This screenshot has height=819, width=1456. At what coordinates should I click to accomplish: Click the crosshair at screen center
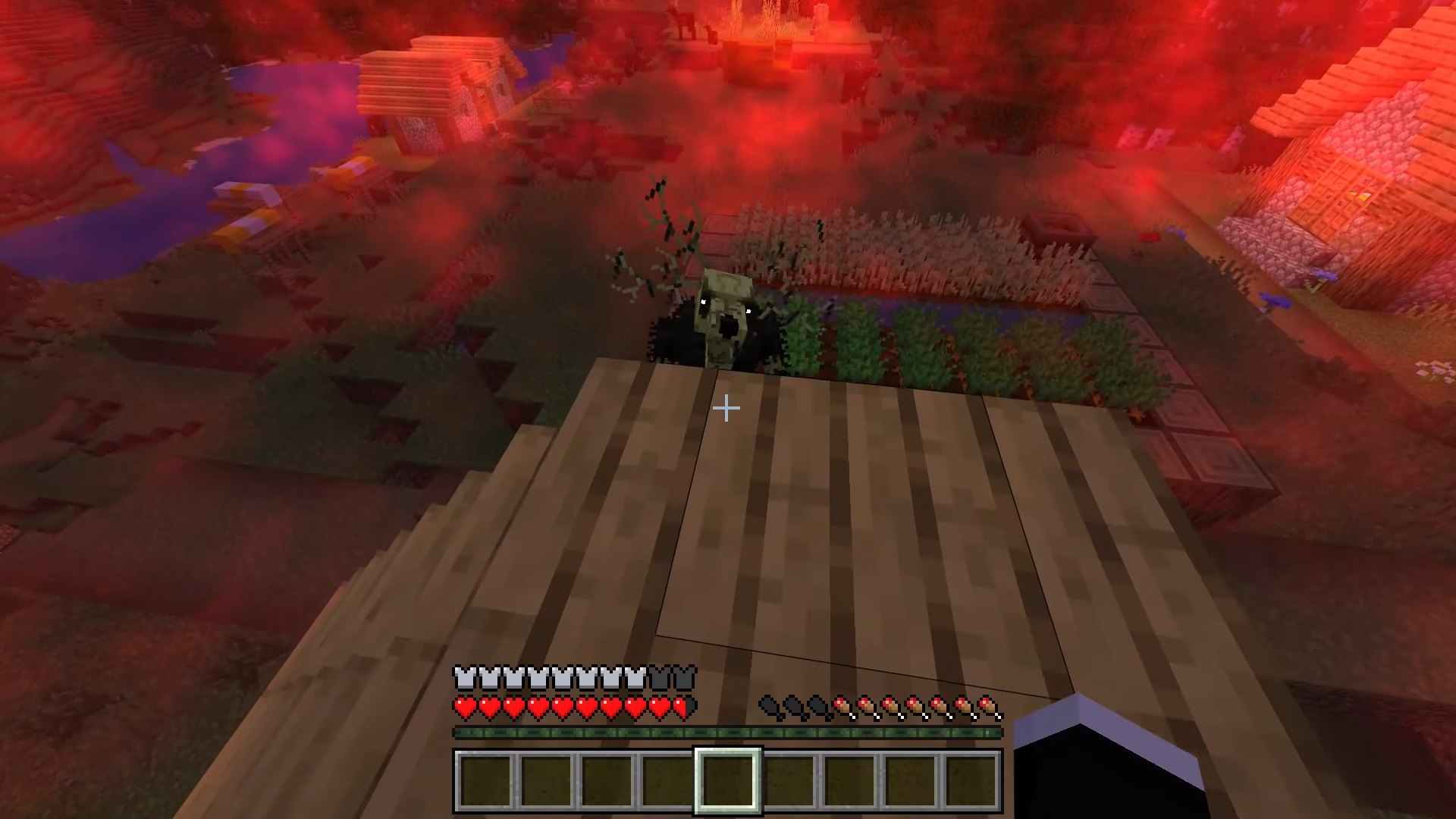(726, 409)
